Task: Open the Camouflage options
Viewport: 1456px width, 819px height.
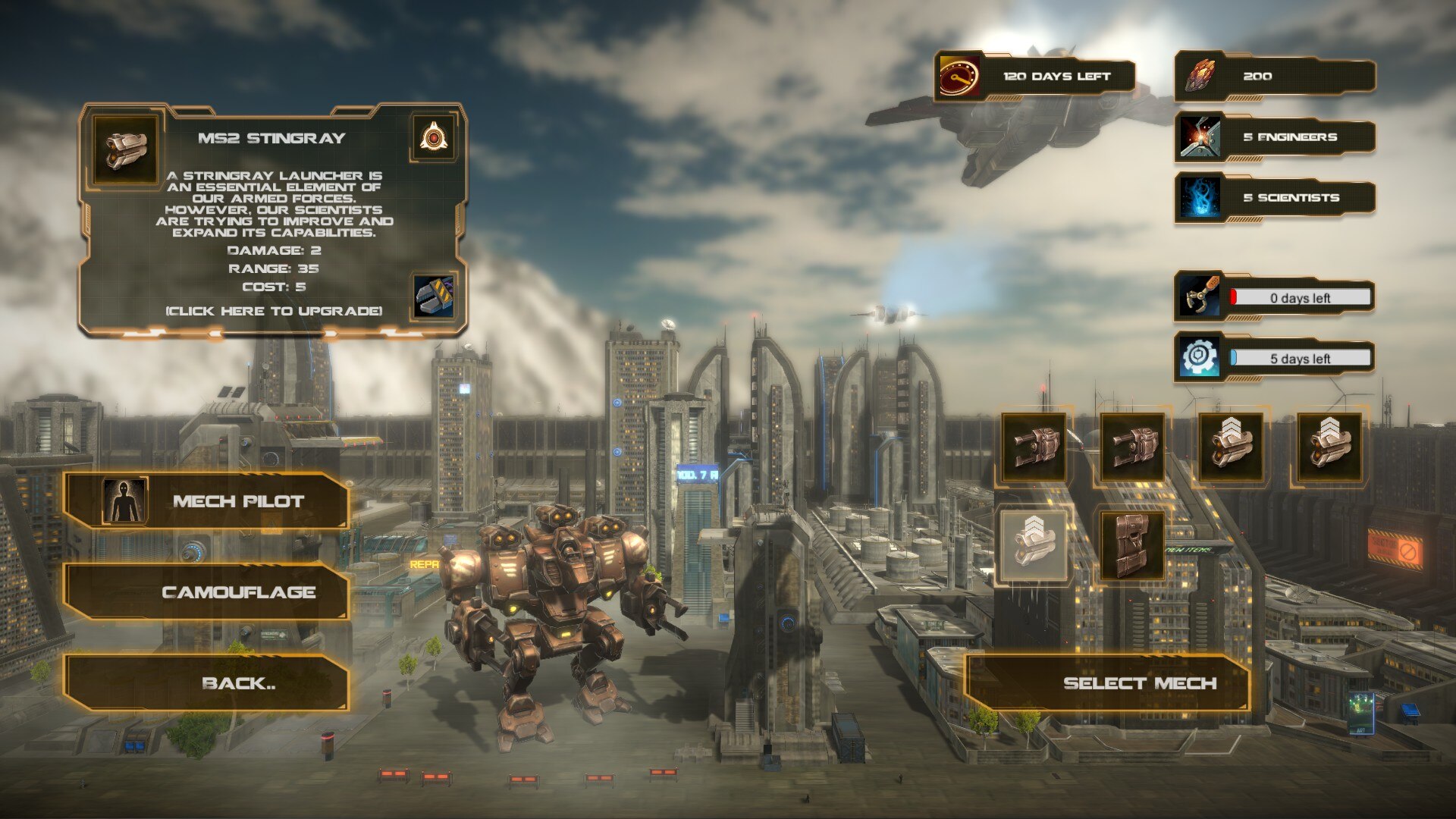Action: (x=206, y=591)
